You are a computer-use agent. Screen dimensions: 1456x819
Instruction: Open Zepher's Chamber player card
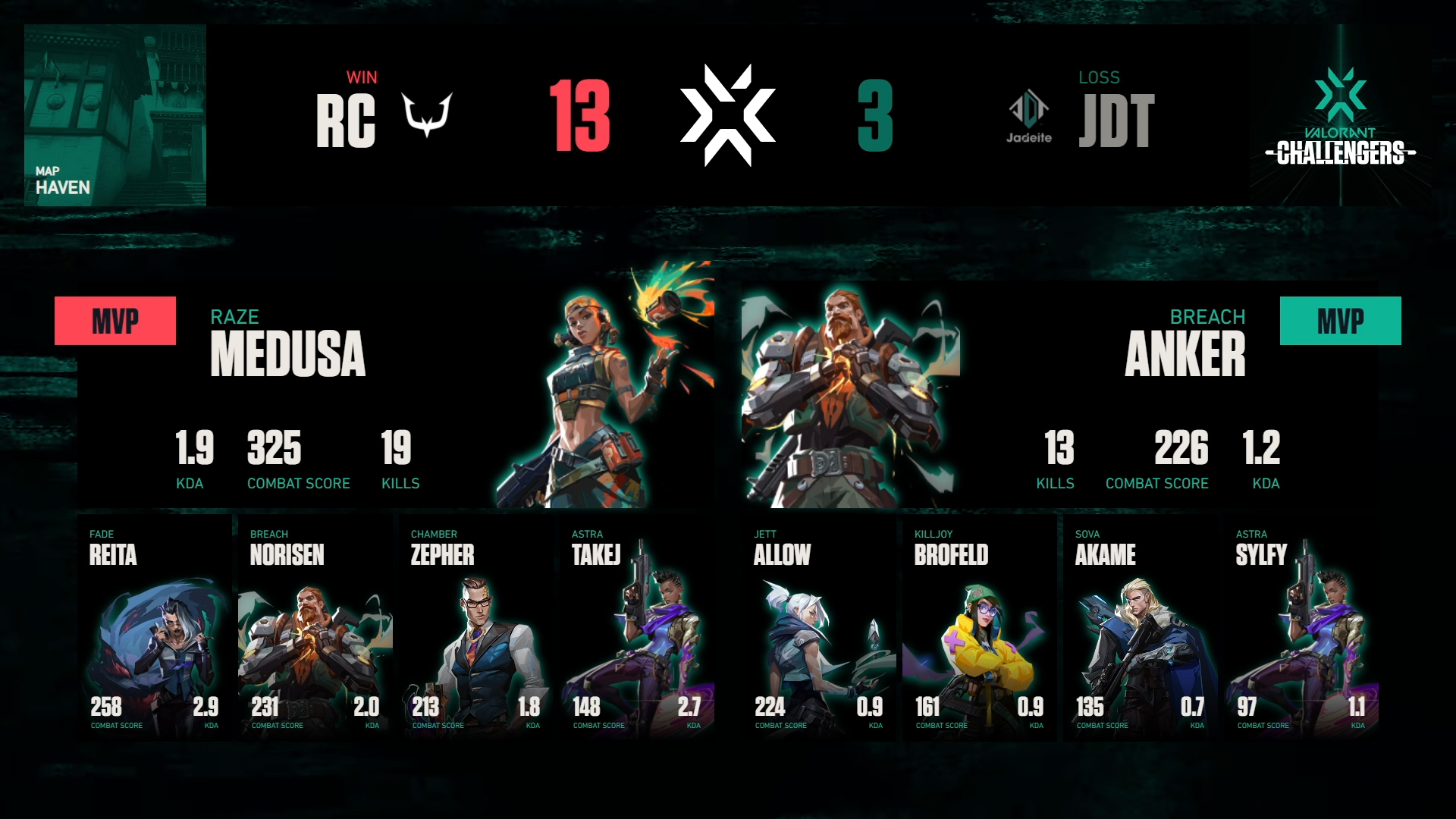tap(476, 628)
